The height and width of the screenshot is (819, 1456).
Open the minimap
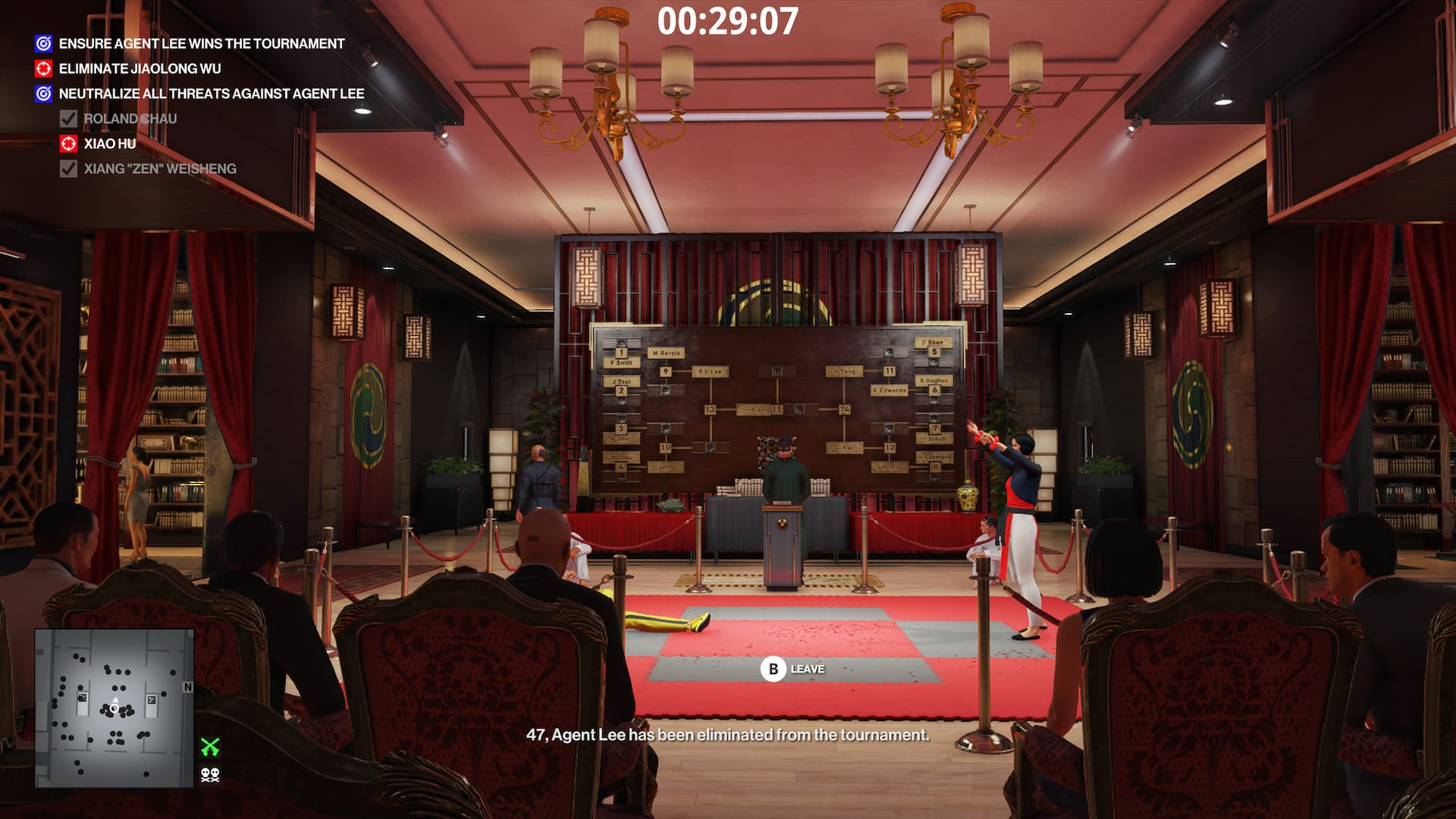point(114,708)
